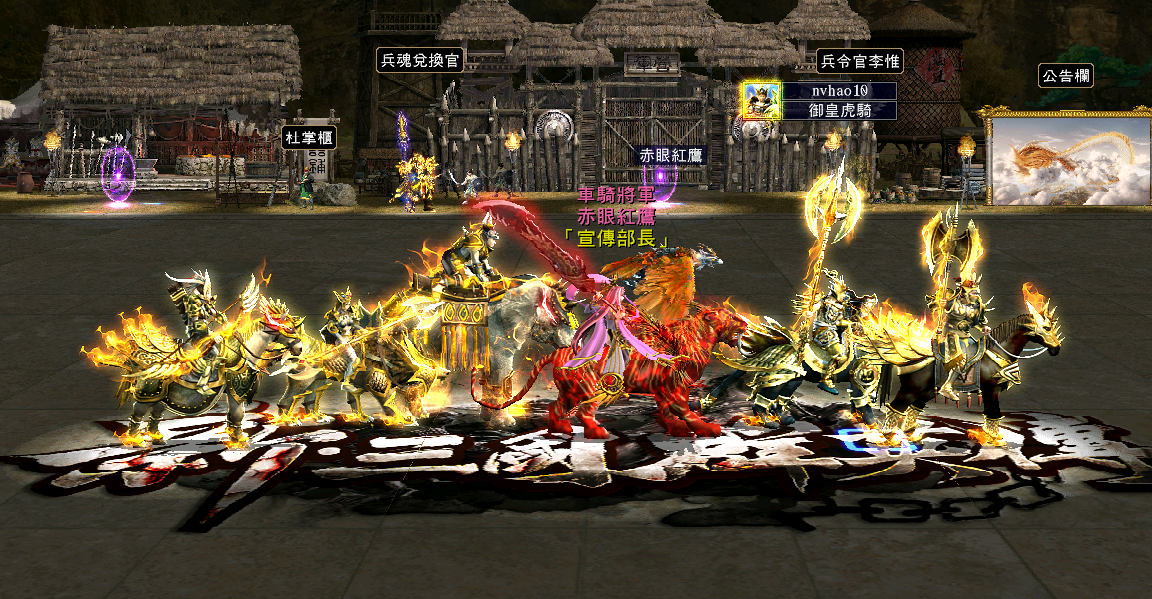Choose the 兵令官李惟 name label
The width and height of the screenshot is (1152, 599).
(x=860, y=61)
